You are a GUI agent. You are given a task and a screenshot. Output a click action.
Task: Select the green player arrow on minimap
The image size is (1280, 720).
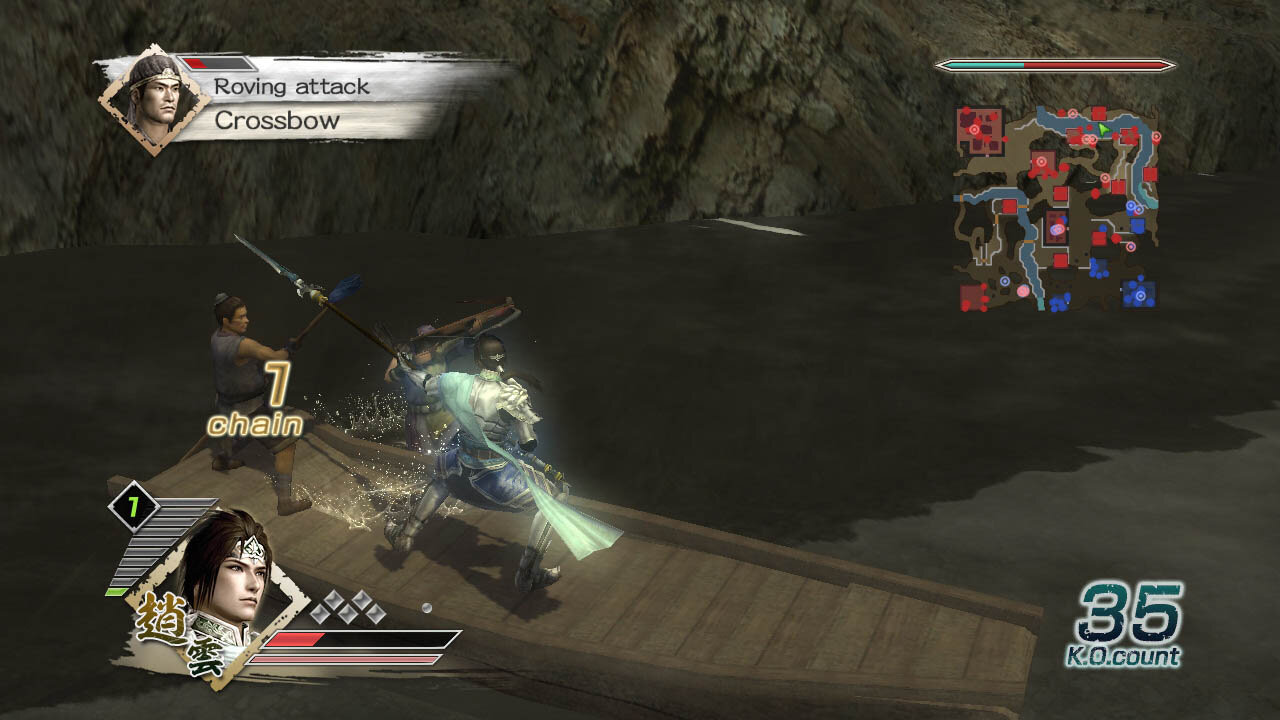click(x=1103, y=129)
